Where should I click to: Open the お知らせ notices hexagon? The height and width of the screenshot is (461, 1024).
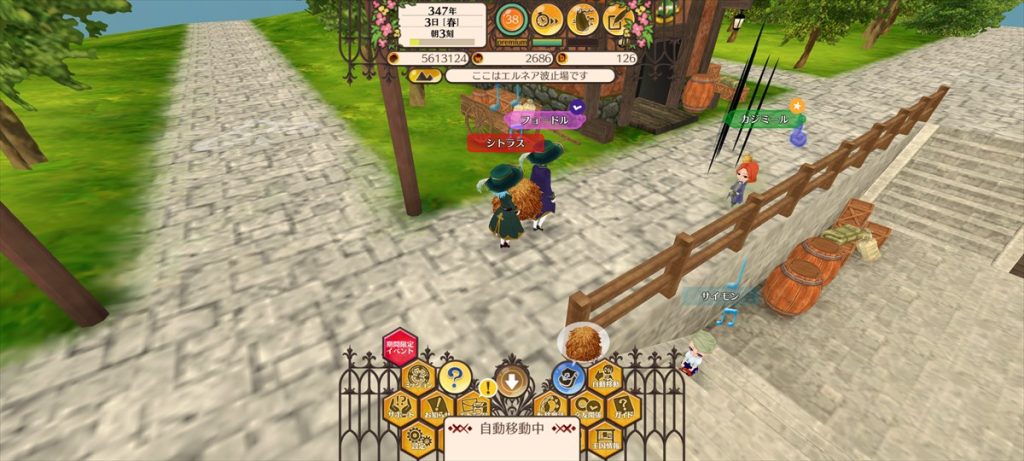(x=436, y=408)
